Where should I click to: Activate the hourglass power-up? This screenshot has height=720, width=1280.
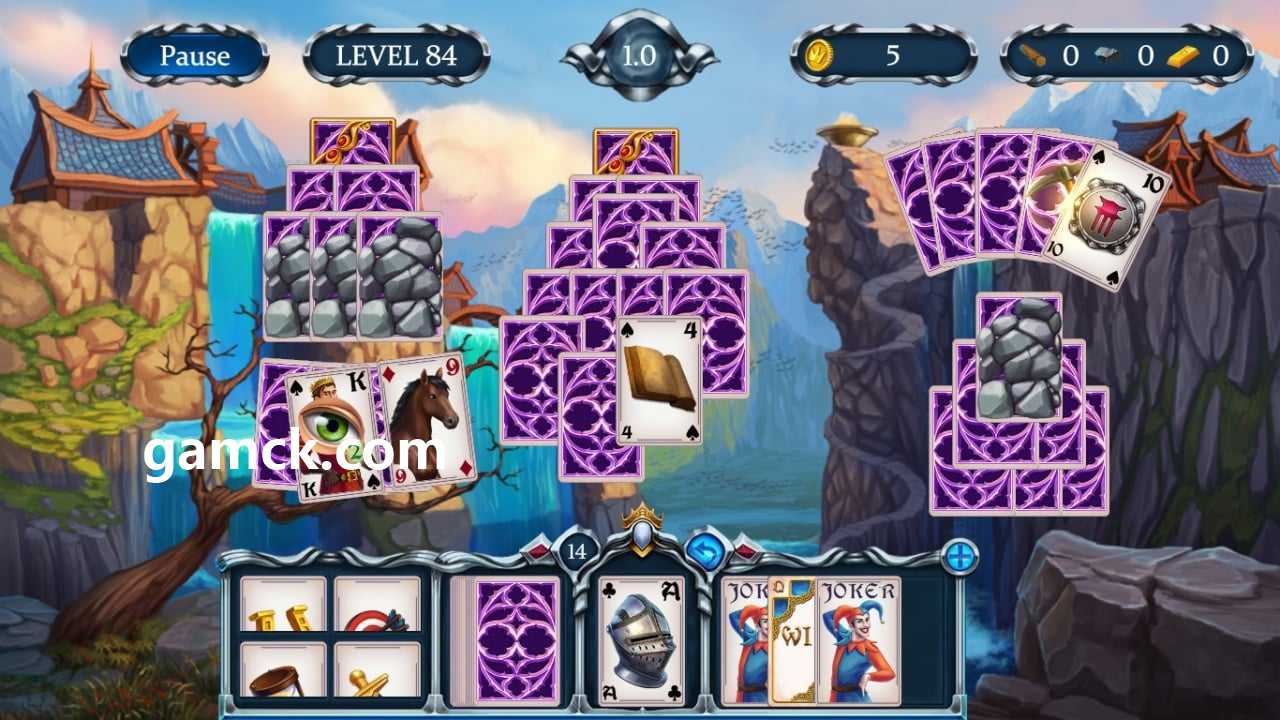pyautogui.click(x=283, y=671)
